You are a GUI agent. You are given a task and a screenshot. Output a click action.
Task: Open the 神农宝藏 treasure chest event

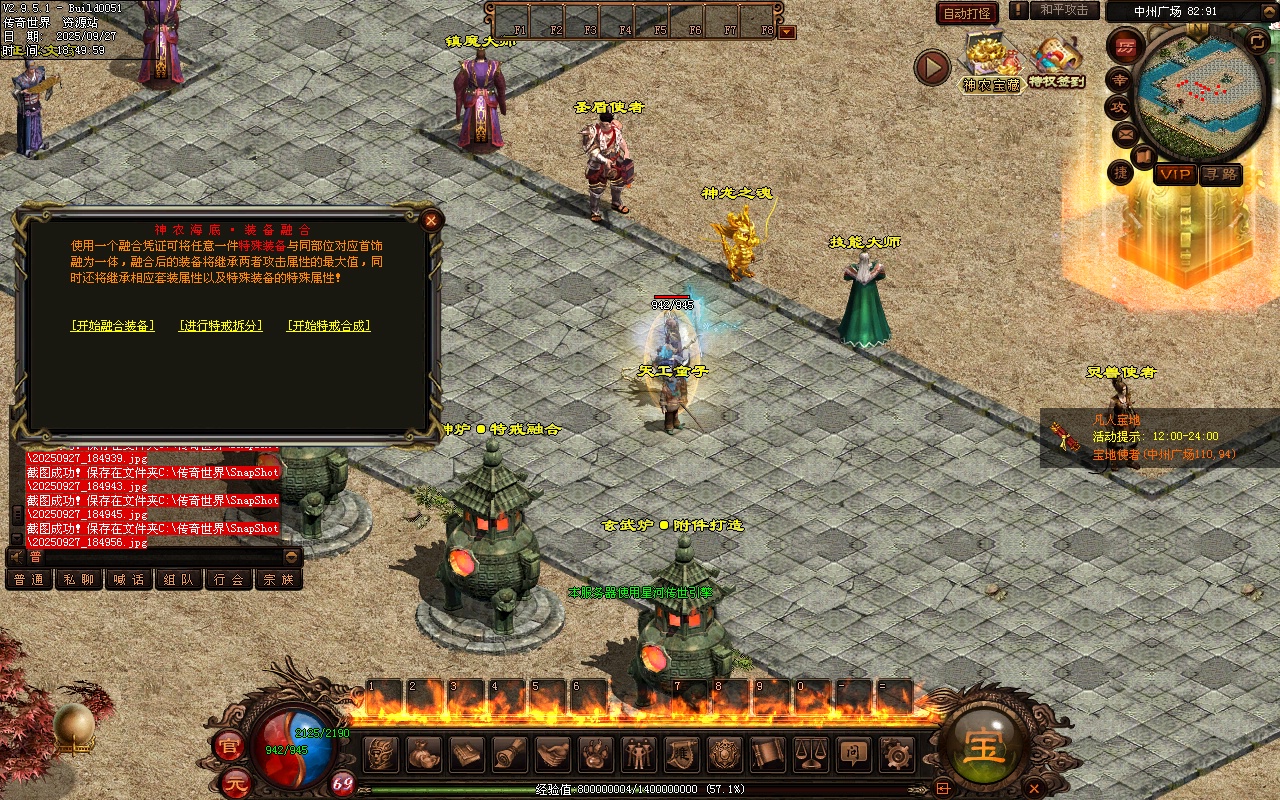click(x=991, y=62)
